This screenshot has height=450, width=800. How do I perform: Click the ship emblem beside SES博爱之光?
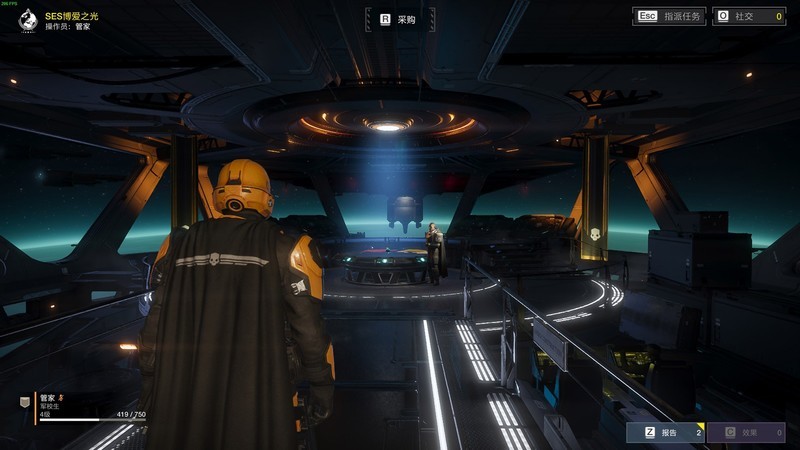(28, 18)
